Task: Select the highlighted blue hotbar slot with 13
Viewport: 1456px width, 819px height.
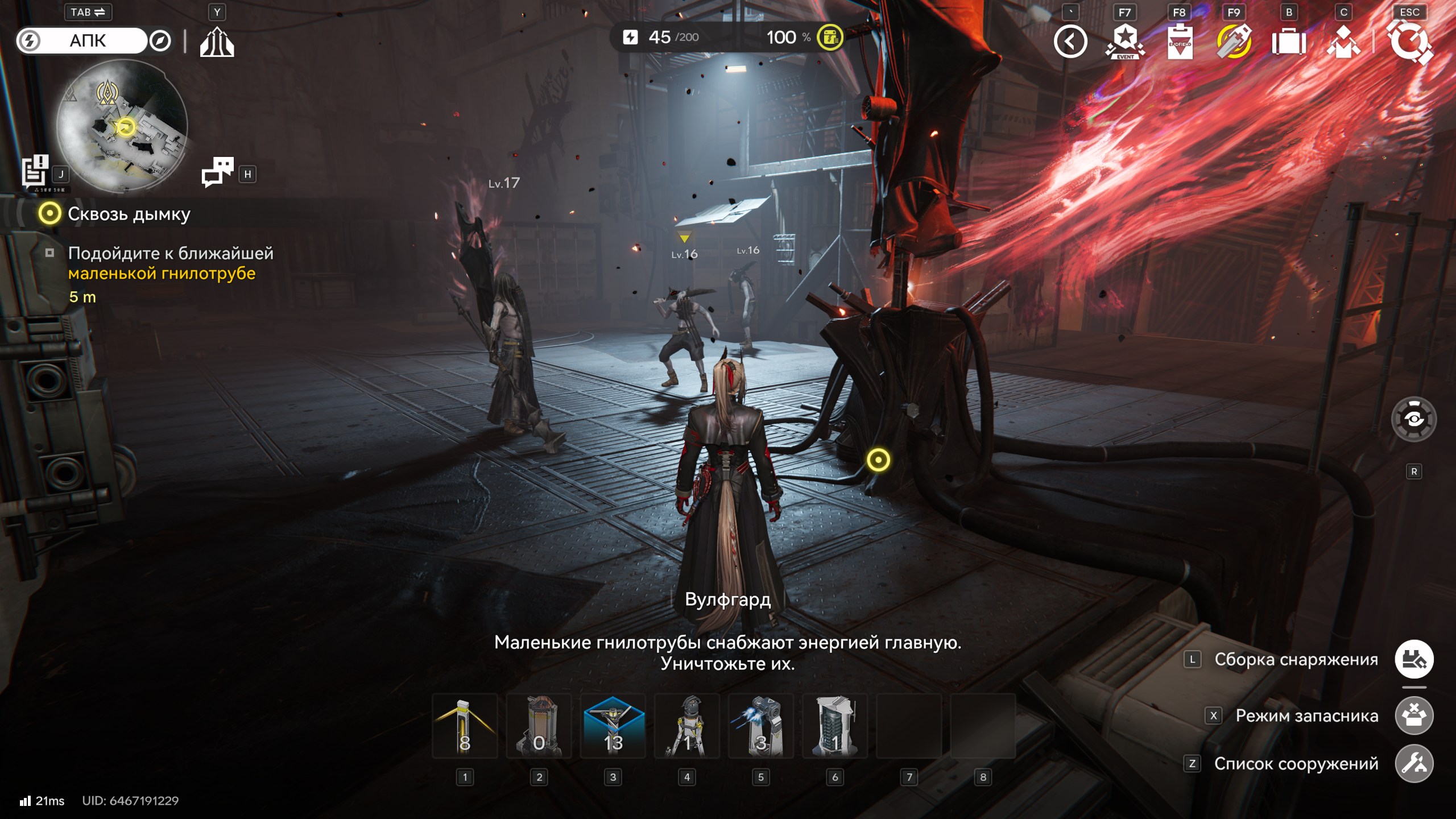Action: click(x=613, y=726)
